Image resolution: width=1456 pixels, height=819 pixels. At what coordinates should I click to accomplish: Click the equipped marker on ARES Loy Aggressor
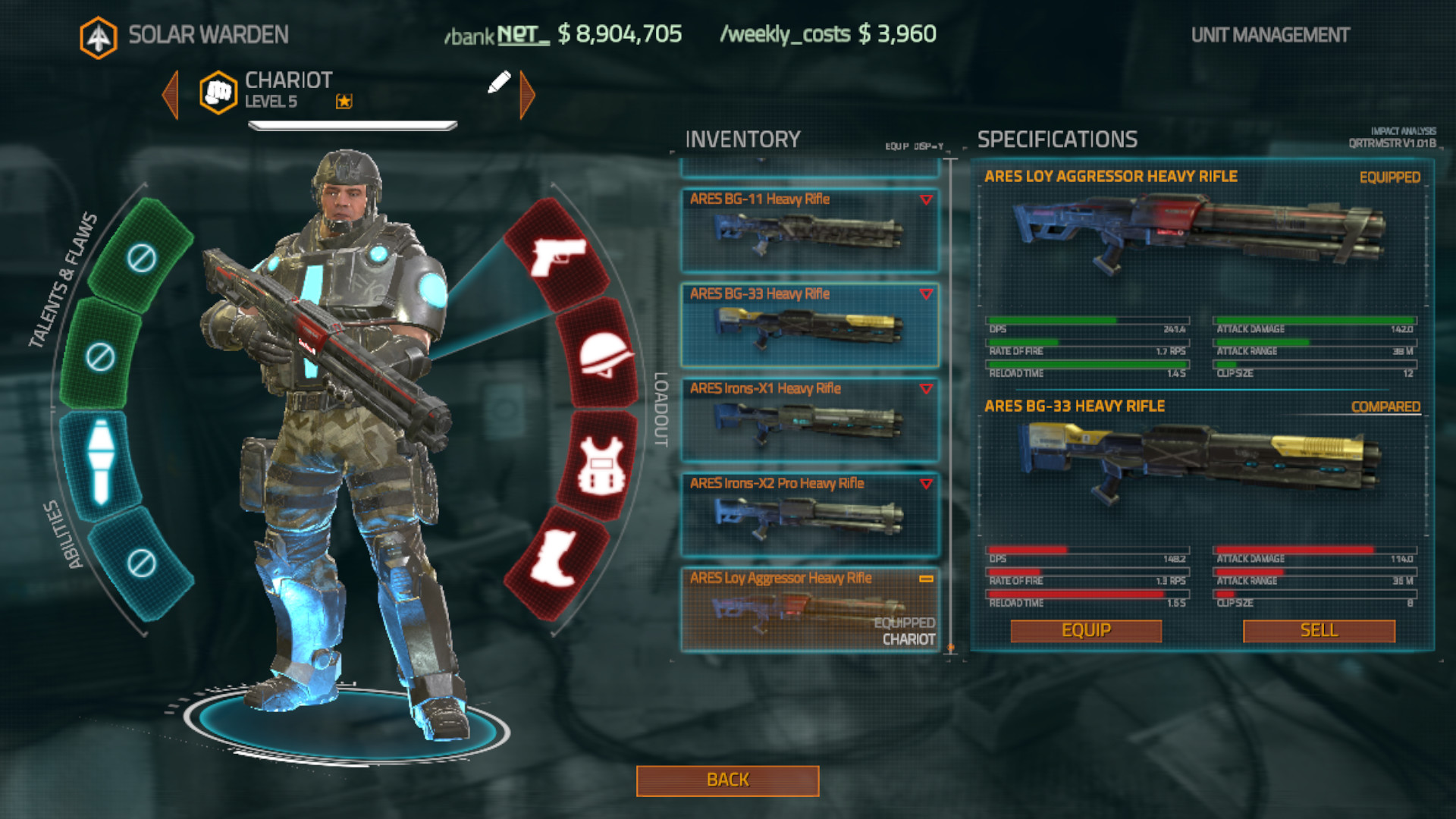[x=927, y=579]
